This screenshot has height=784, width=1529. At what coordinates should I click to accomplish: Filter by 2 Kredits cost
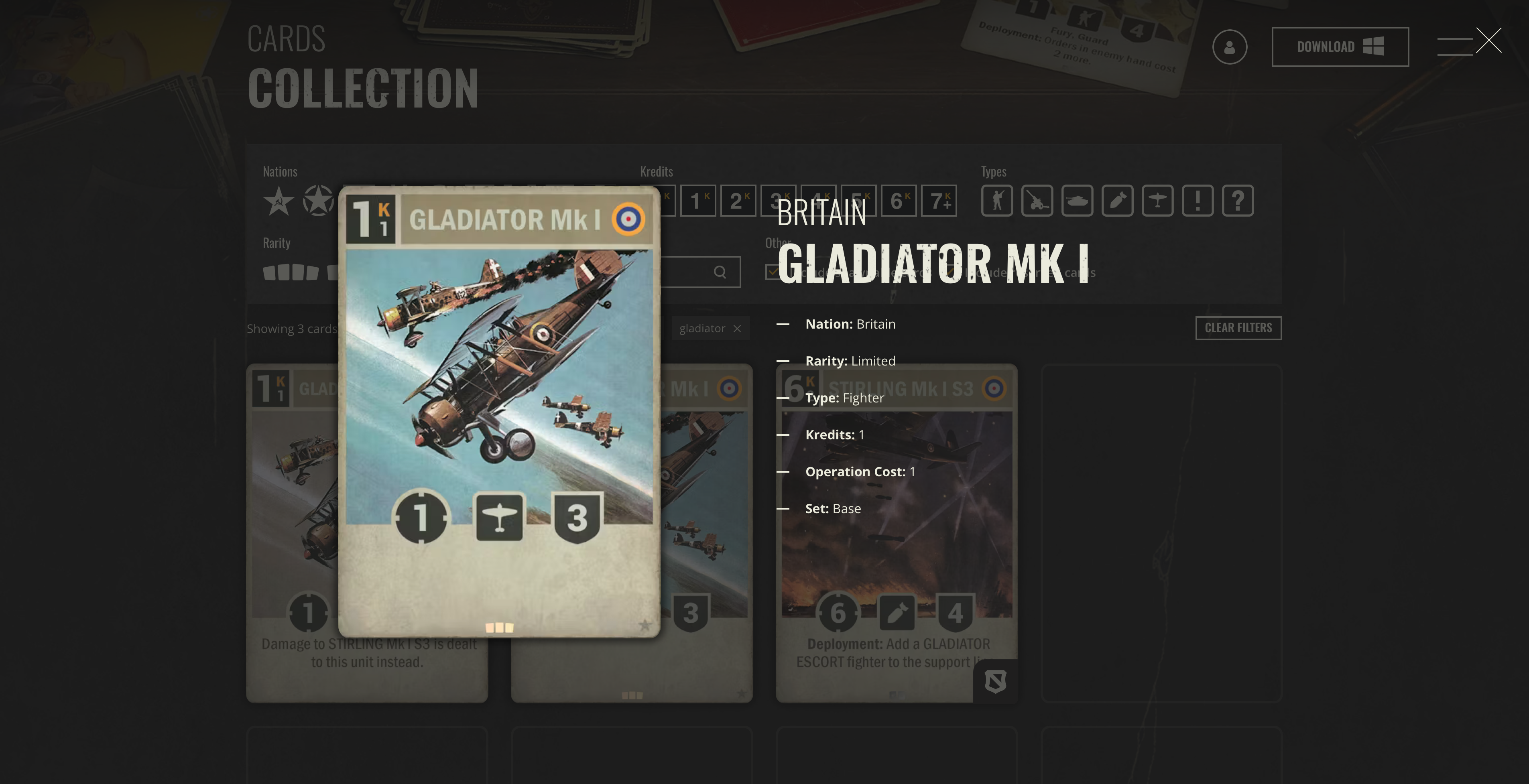click(x=738, y=201)
